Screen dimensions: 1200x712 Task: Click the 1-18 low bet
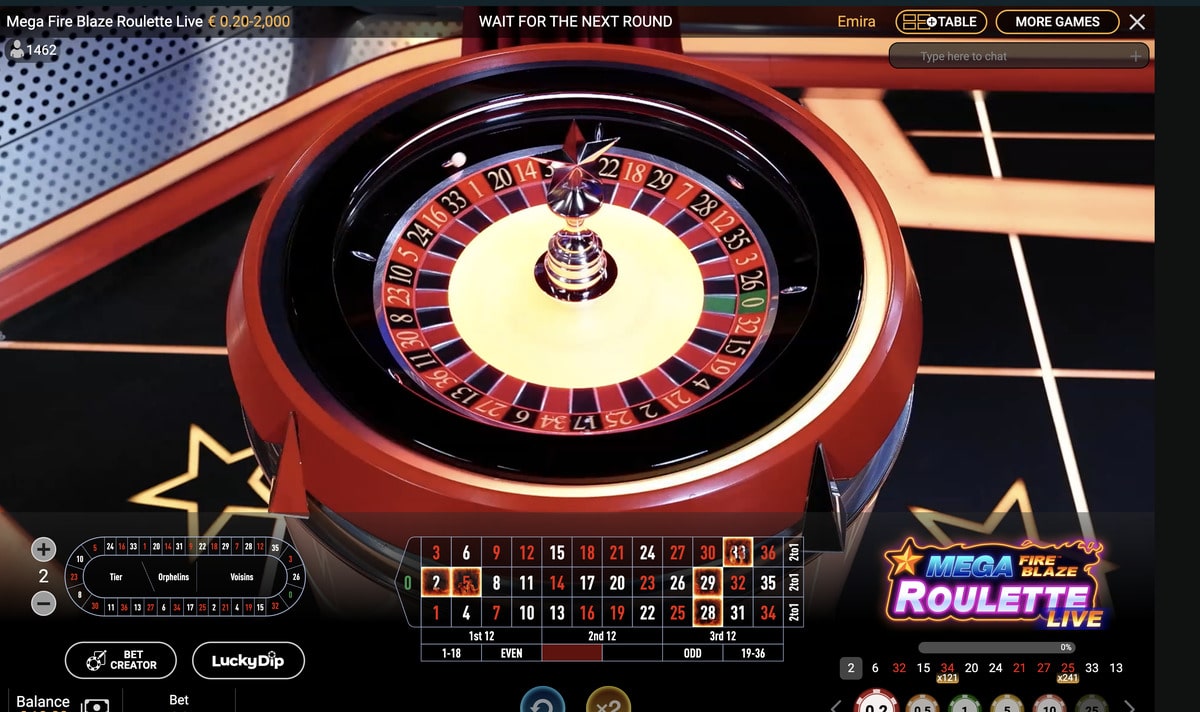(451, 653)
